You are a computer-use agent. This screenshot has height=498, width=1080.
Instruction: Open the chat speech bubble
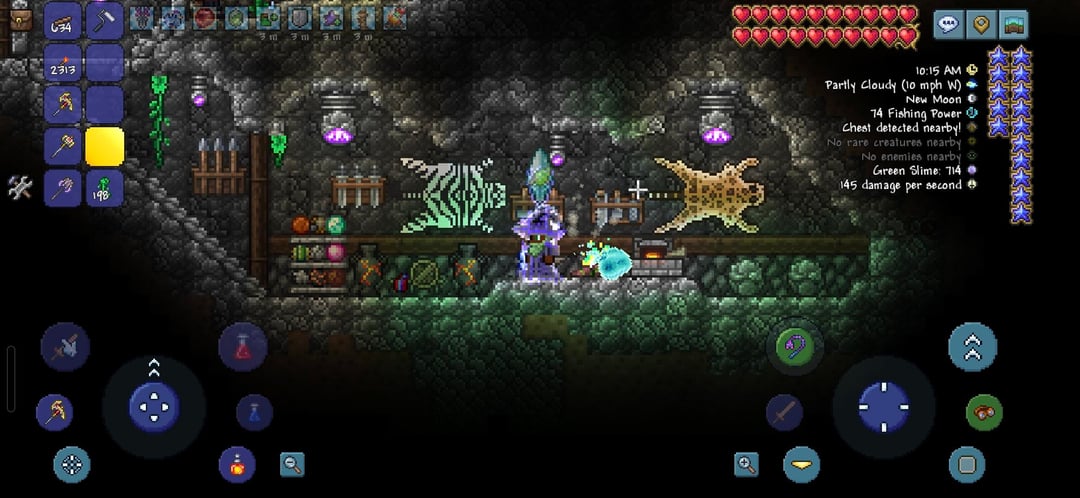(949, 24)
